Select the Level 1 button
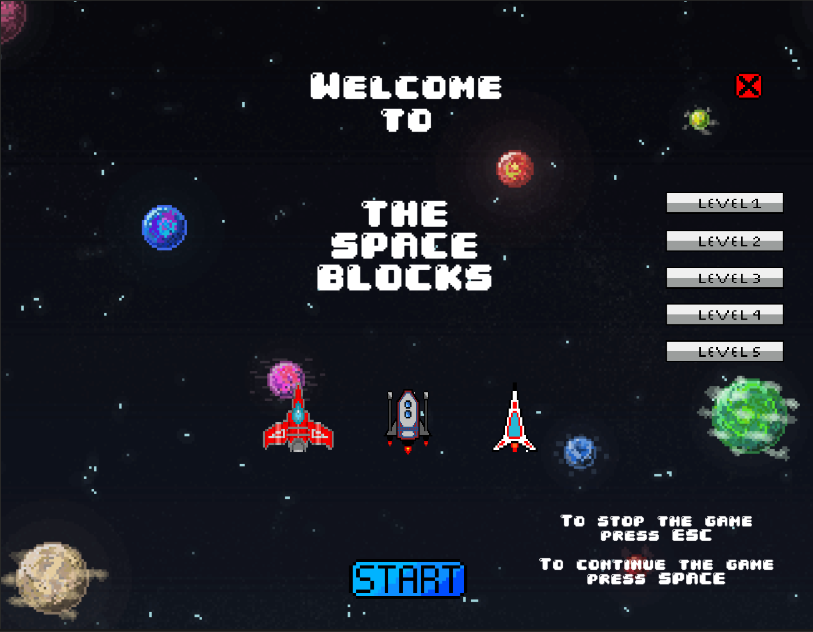 [724, 203]
